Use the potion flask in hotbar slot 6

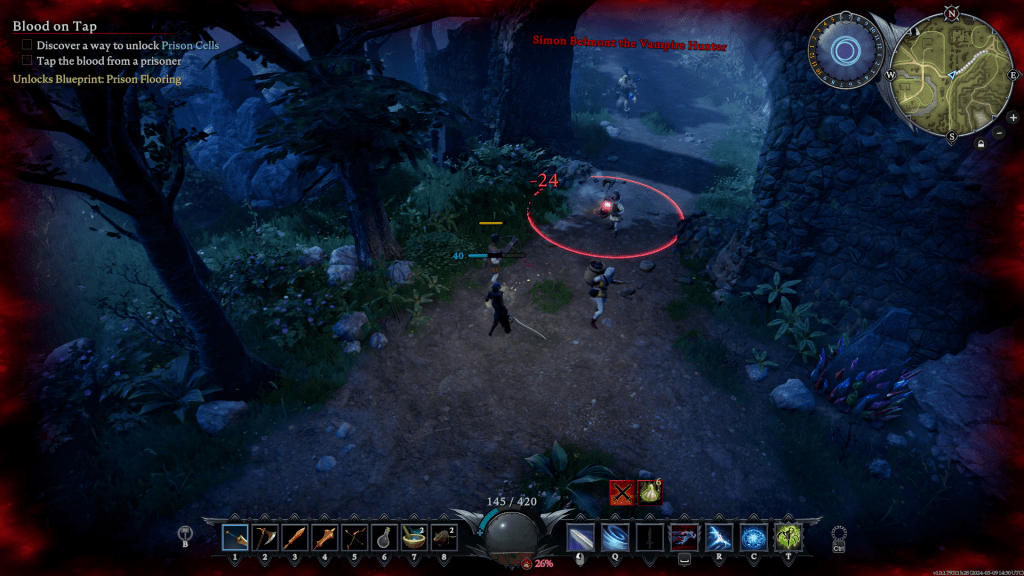(x=383, y=537)
